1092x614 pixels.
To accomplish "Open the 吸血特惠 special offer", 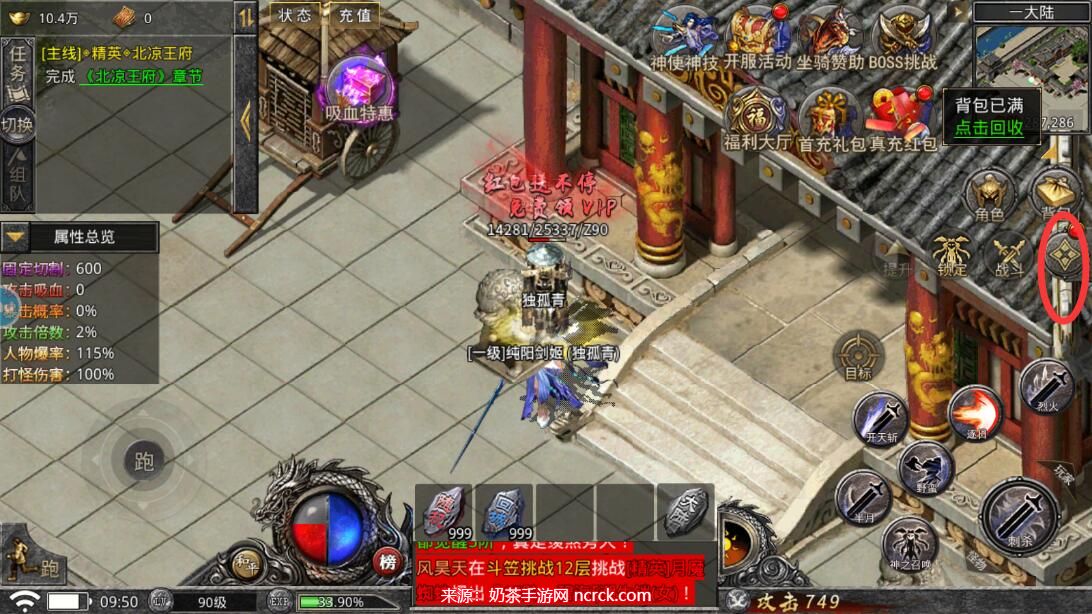I will pyautogui.click(x=357, y=88).
